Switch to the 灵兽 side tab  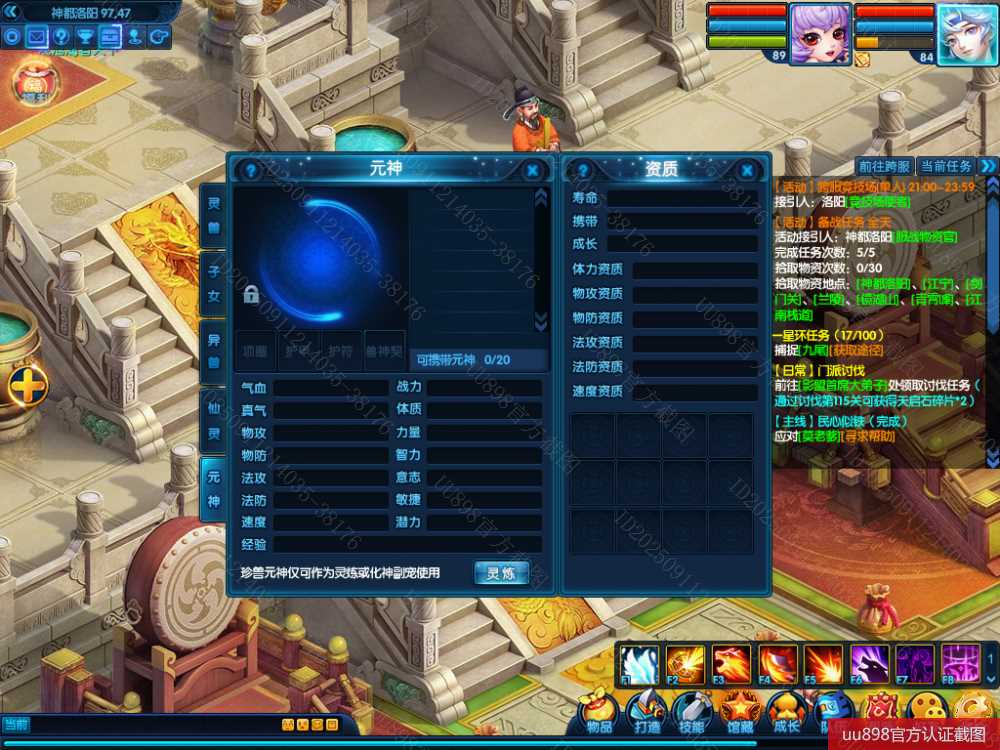pyautogui.click(x=213, y=215)
